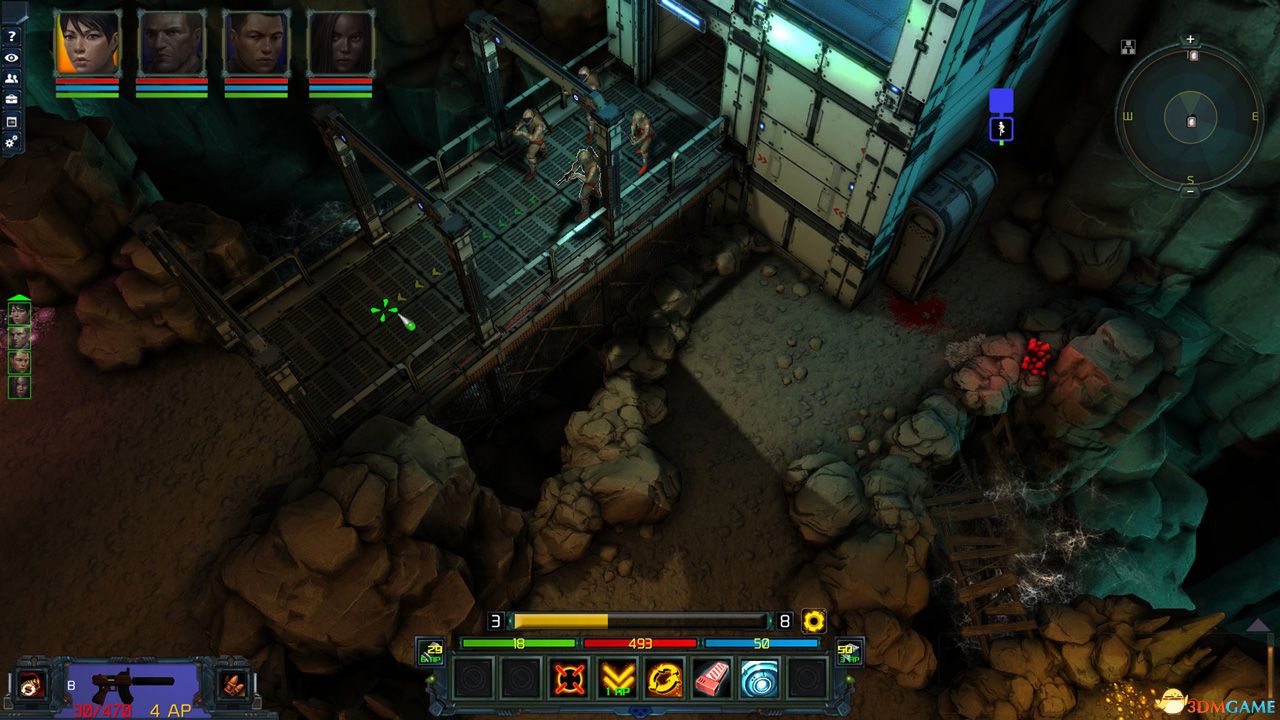Select the short-haired woman with orange highlight portrait
1280x720 pixels.
click(87, 44)
